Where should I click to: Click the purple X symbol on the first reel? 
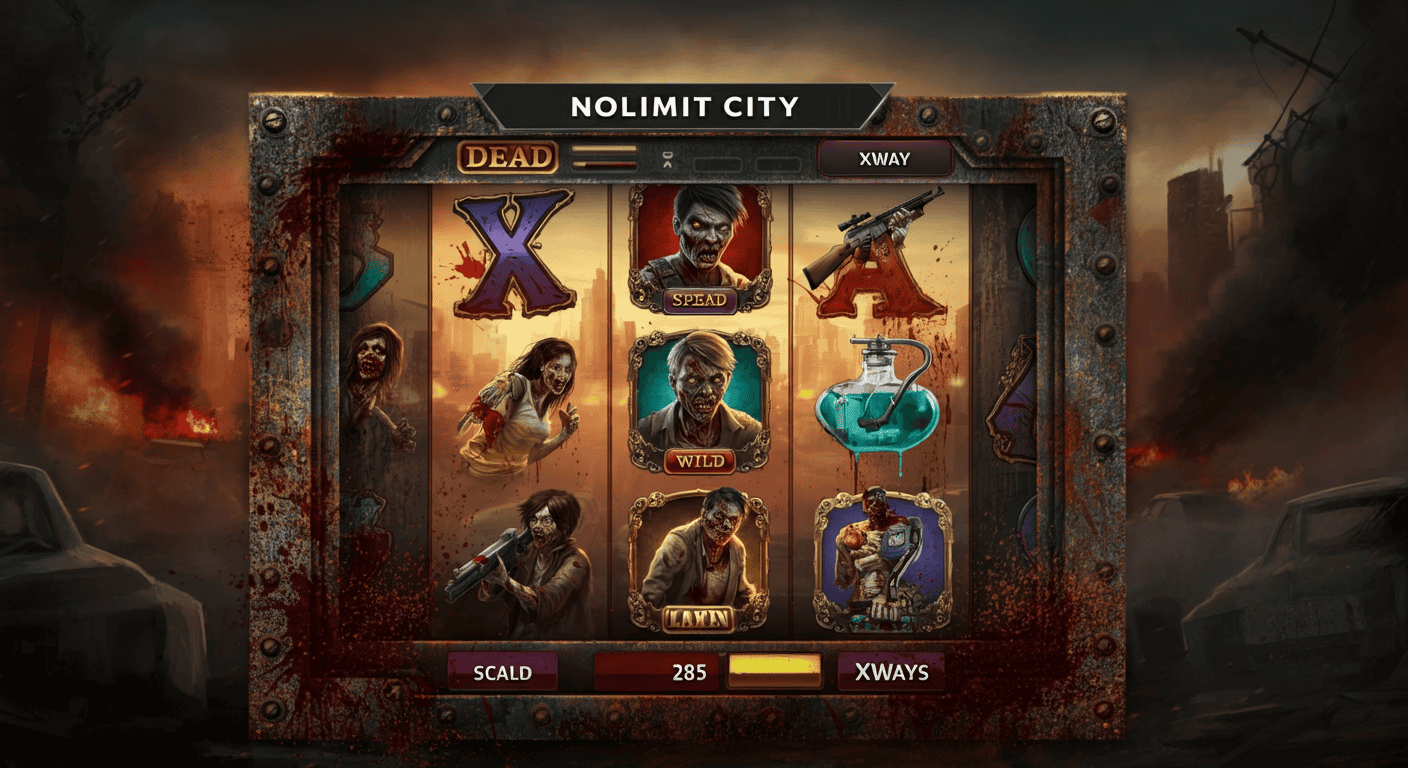(513, 252)
